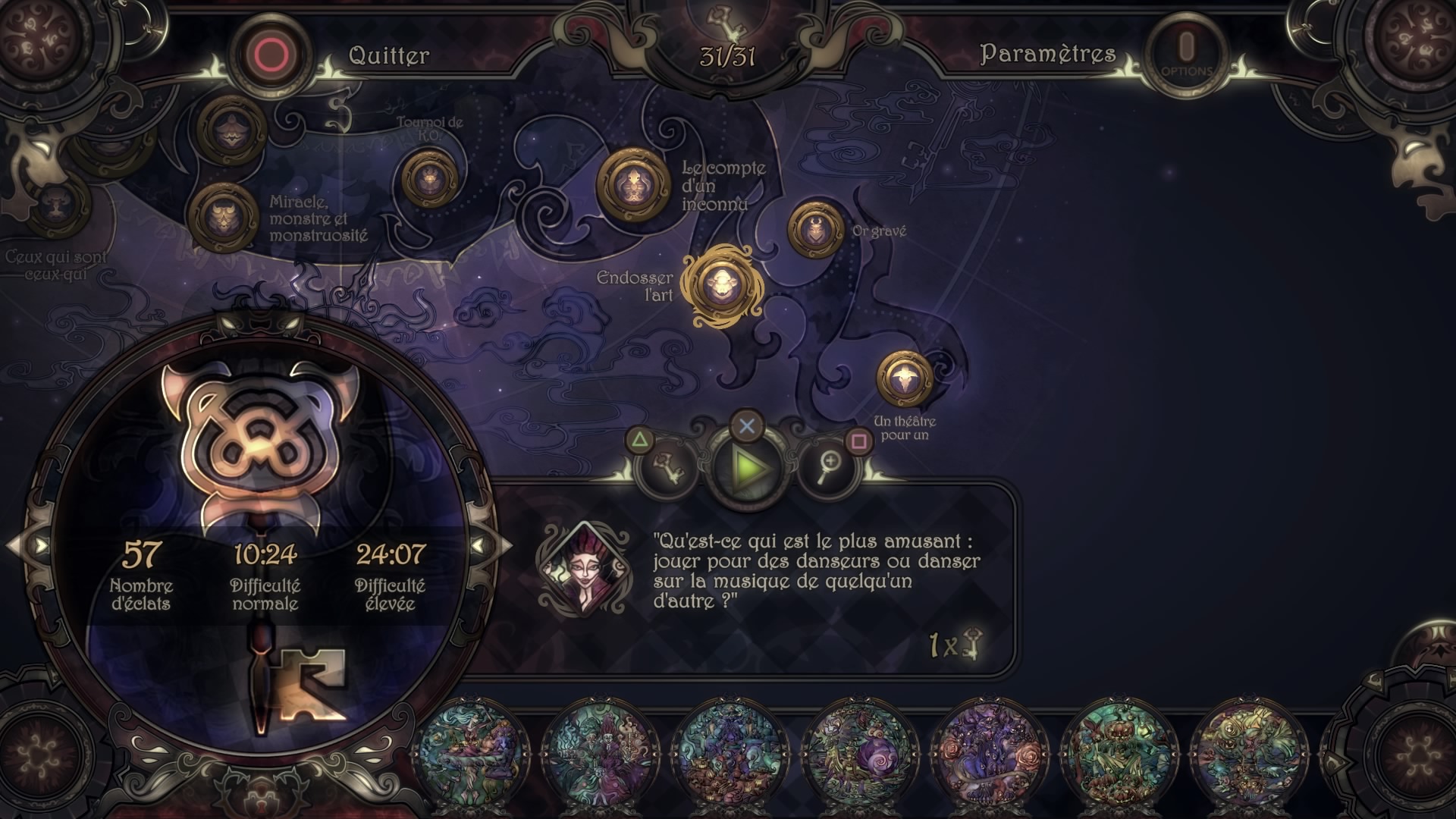Choose the Le compte d'un inconnu level
The width and height of the screenshot is (1456, 819).
(633, 184)
